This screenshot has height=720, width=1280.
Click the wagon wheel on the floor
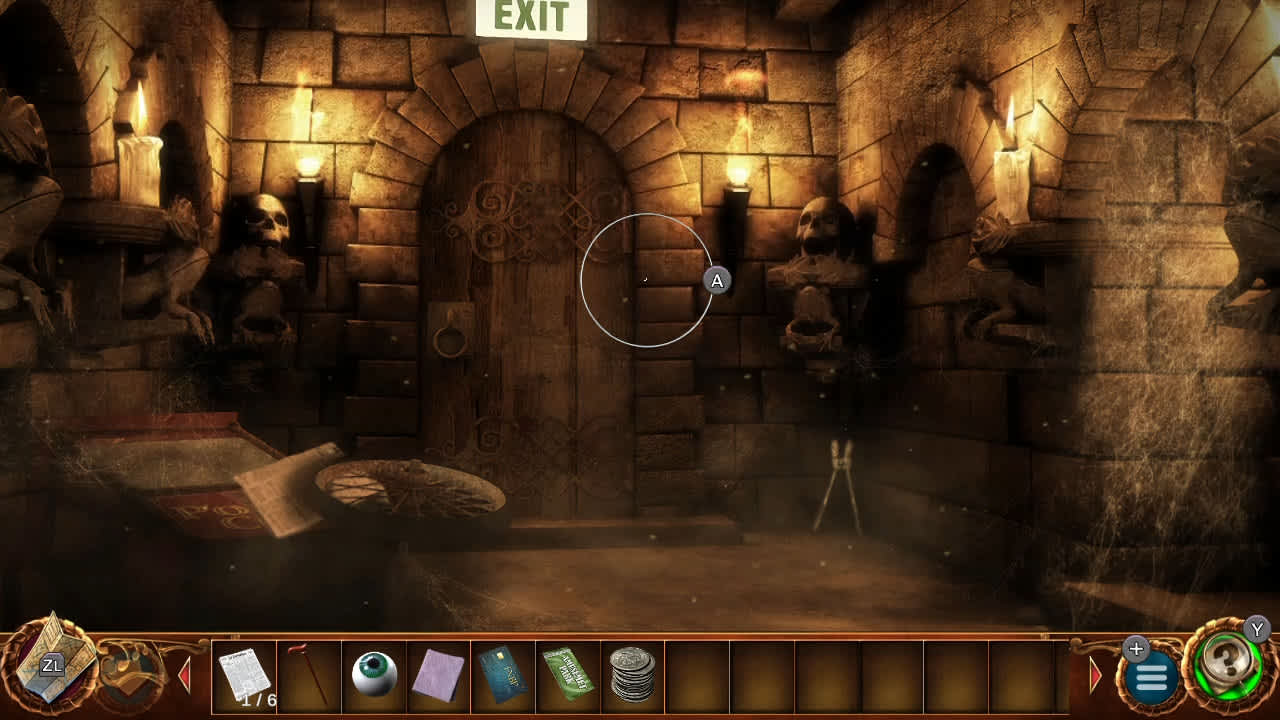pos(410,487)
